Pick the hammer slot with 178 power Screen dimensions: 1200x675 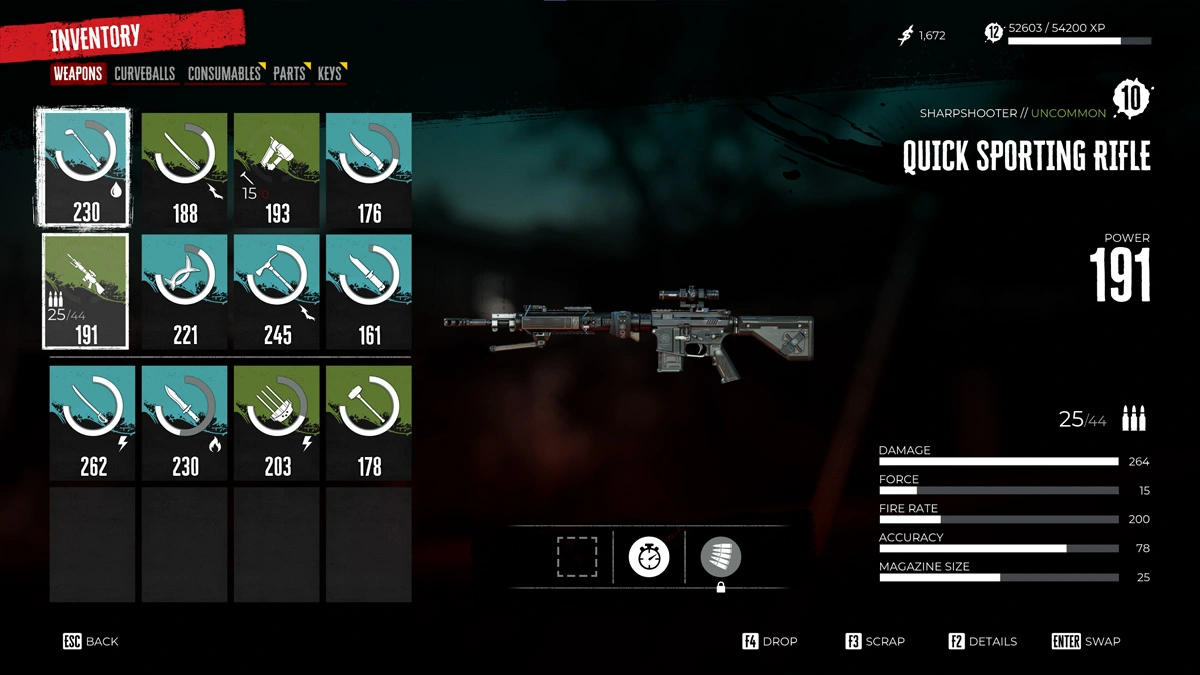[x=369, y=422]
